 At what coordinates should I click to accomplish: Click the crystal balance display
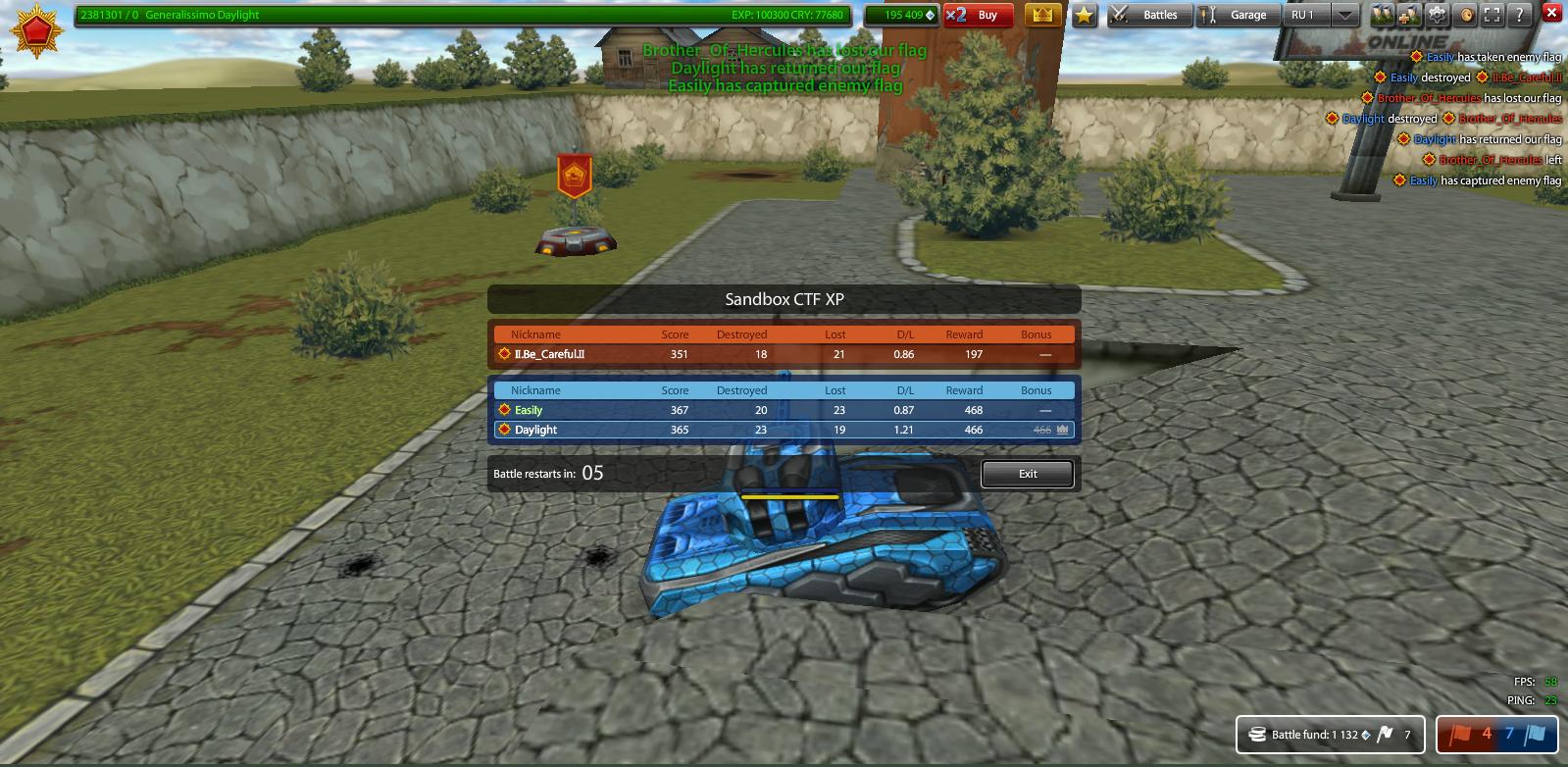click(x=901, y=15)
